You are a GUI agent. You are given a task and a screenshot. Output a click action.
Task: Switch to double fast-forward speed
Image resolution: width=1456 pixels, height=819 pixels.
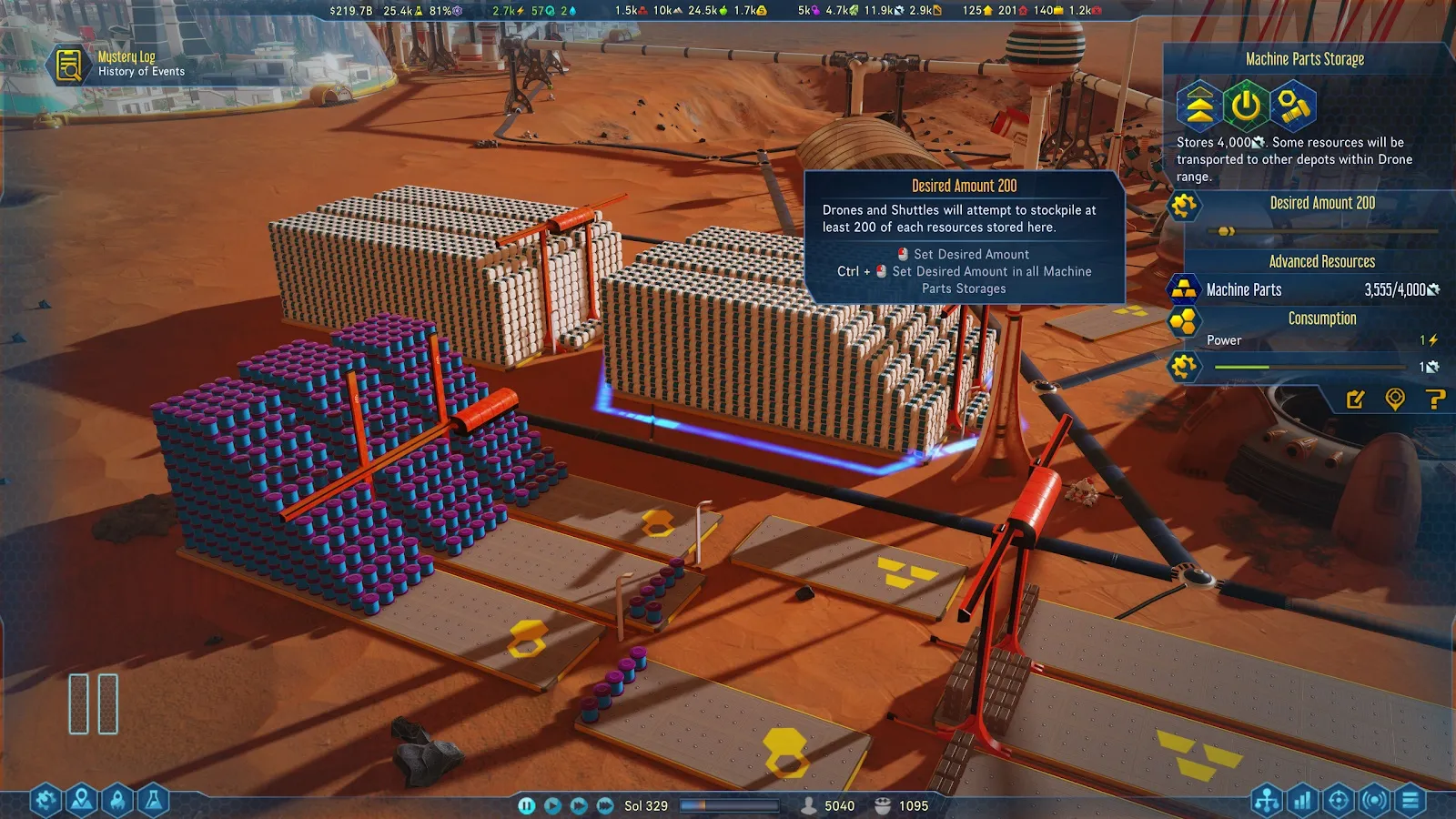point(579,805)
